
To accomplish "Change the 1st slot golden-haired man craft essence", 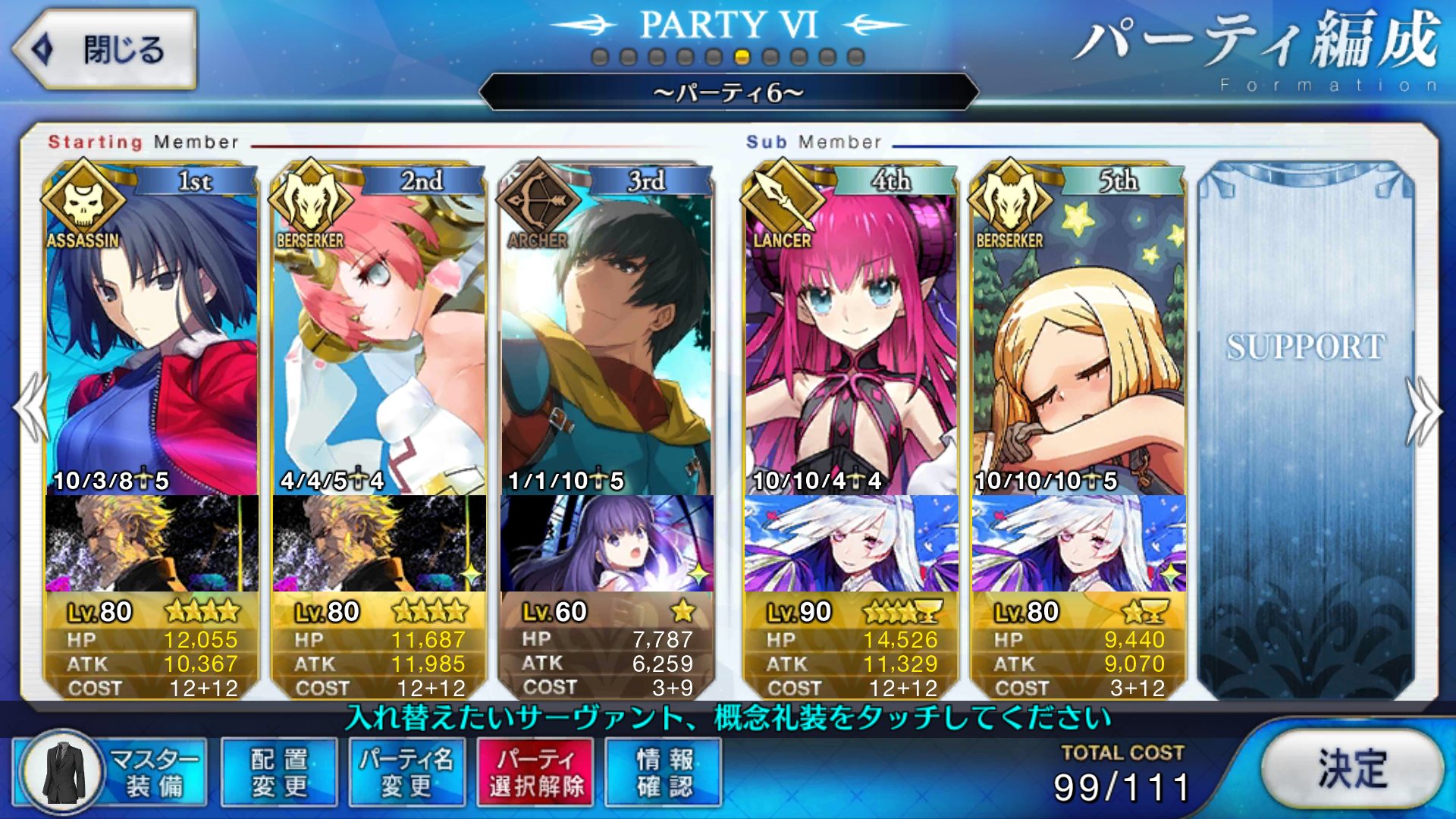I will pyautogui.click(x=152, y=543).
